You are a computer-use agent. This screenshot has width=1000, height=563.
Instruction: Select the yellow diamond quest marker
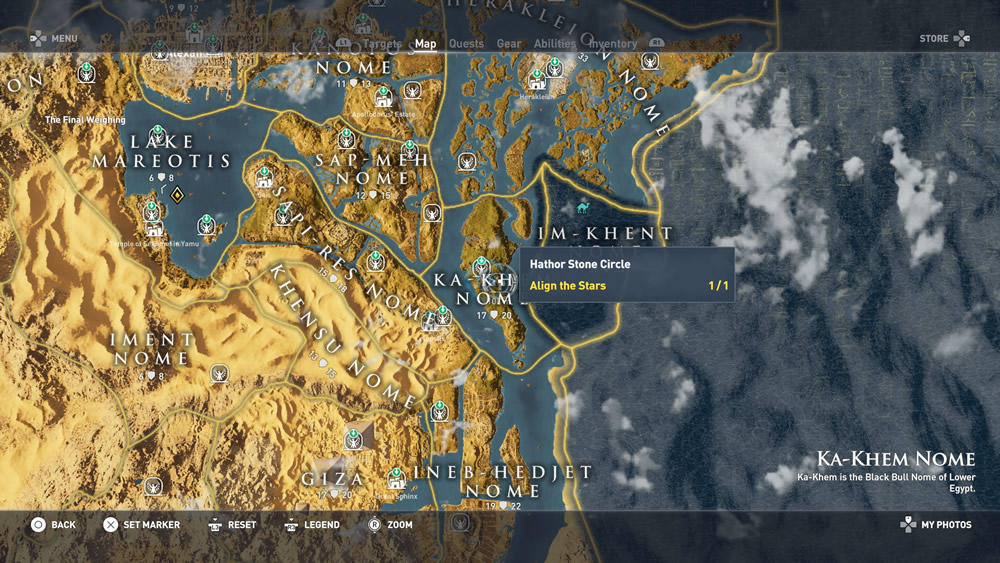[x=177, y=194]
